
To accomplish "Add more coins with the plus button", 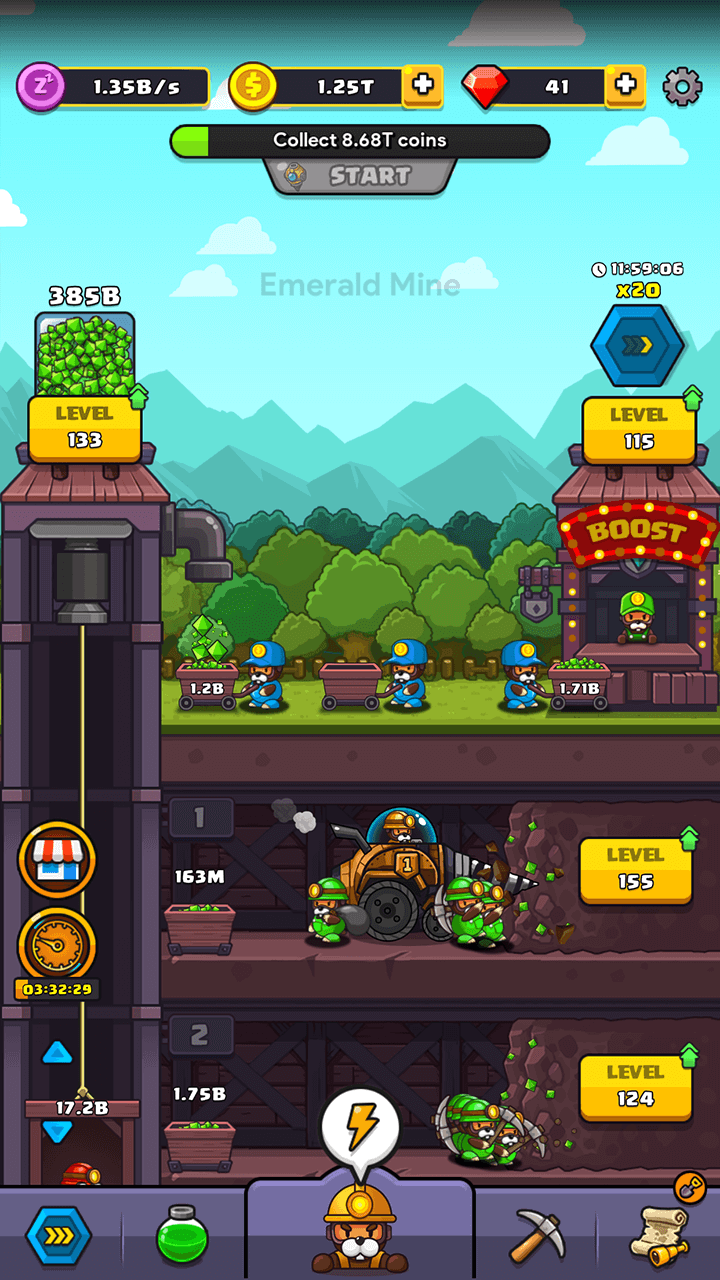I will click(x=423, y=86).
